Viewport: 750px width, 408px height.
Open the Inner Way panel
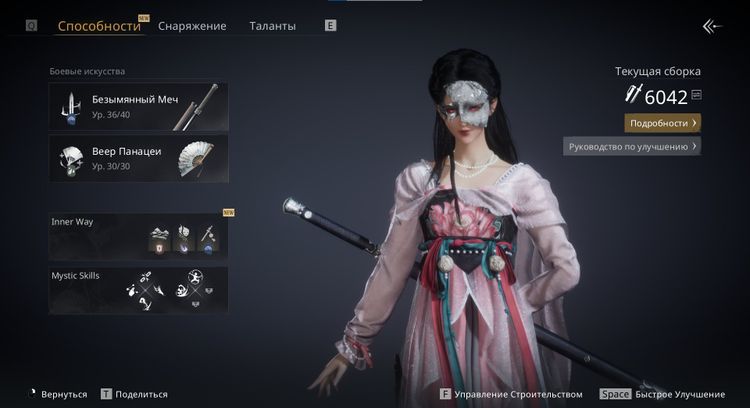138,235
